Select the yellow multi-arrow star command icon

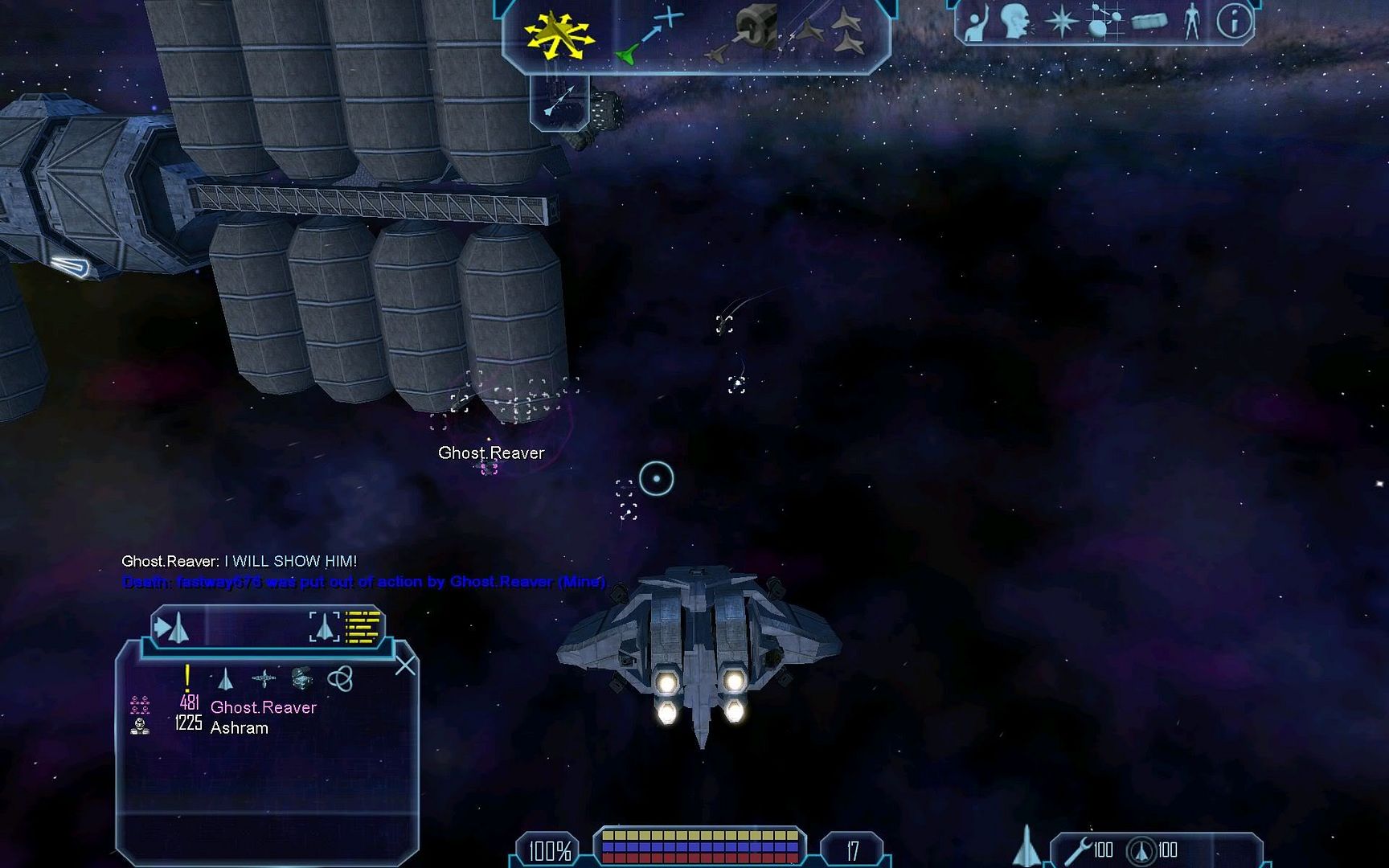pos(558,34)
